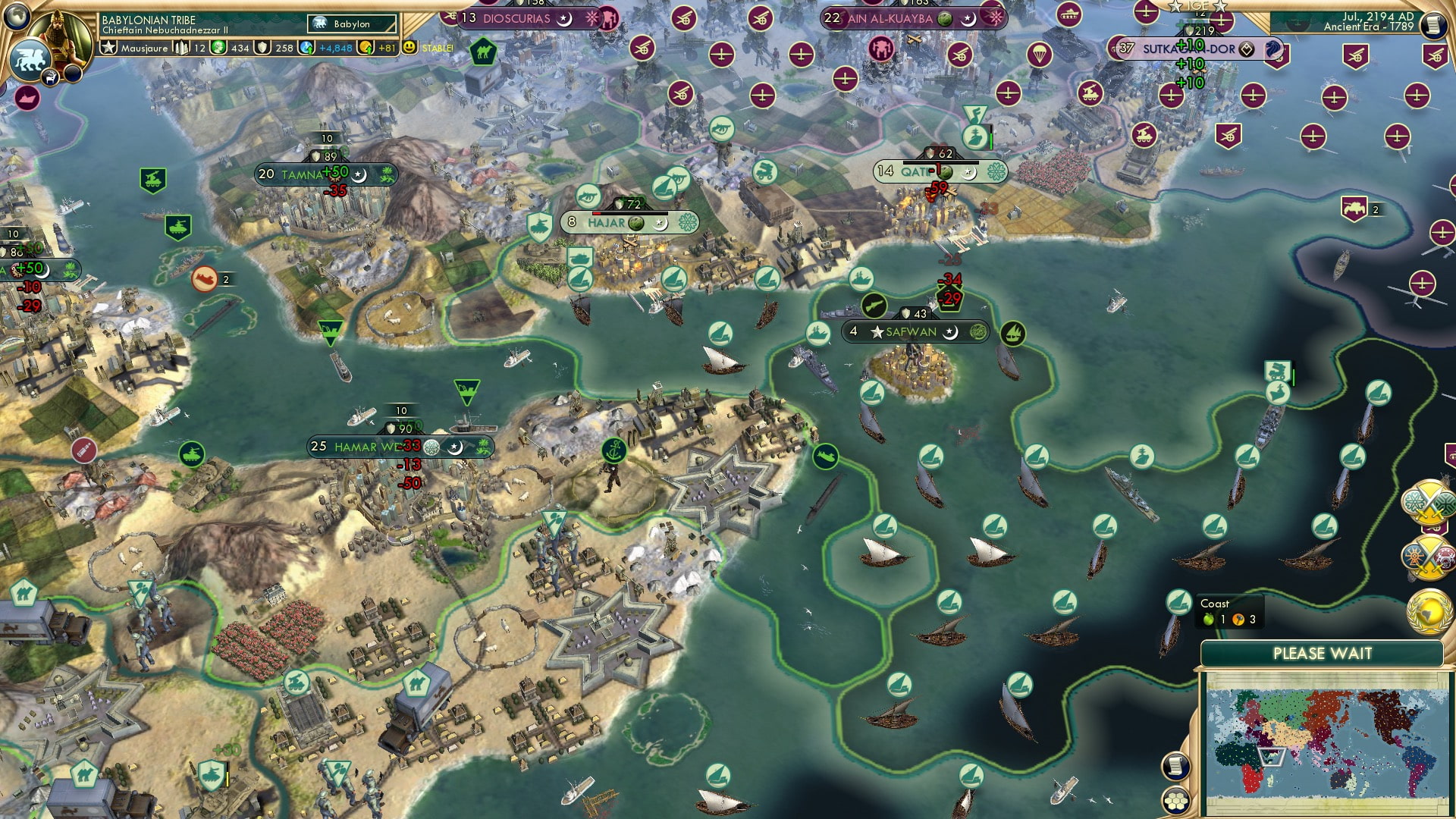The height and width of the screenshot is (819, 1456).
Task: Select the Safwan city banner
Action: [914, 331]
